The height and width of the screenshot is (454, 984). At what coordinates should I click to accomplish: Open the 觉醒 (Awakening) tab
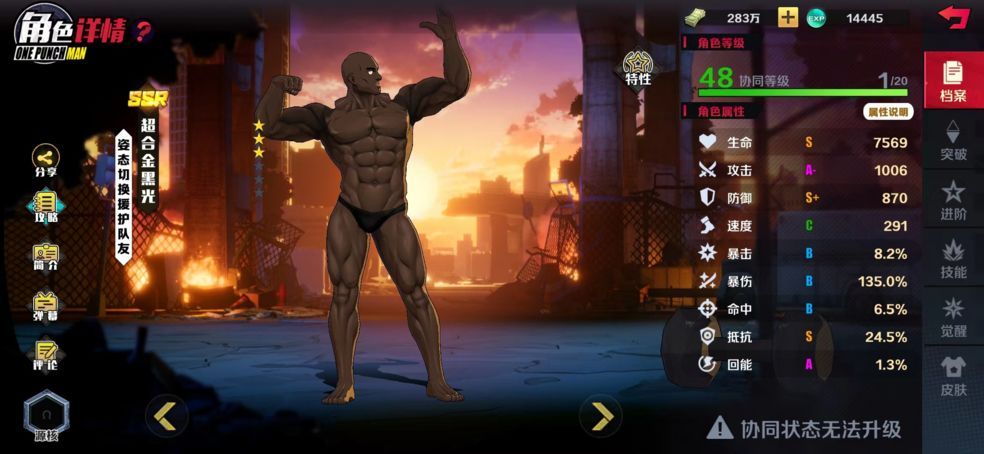[953, 317]
